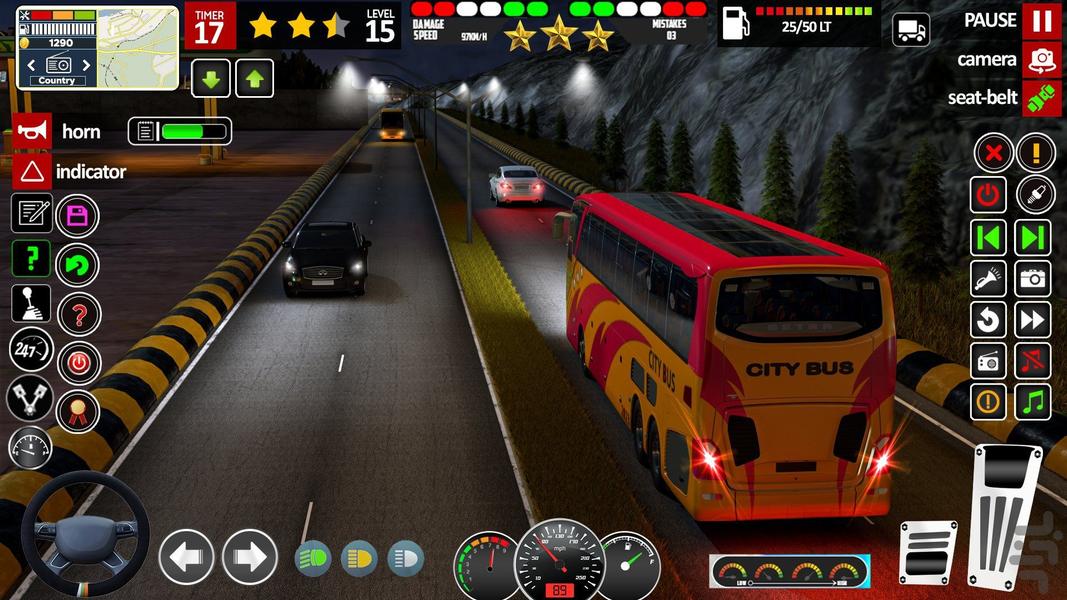Steer left with the left arrow button
The height and width of the screenshot is (600, 1067).
(x=187, y=557)
